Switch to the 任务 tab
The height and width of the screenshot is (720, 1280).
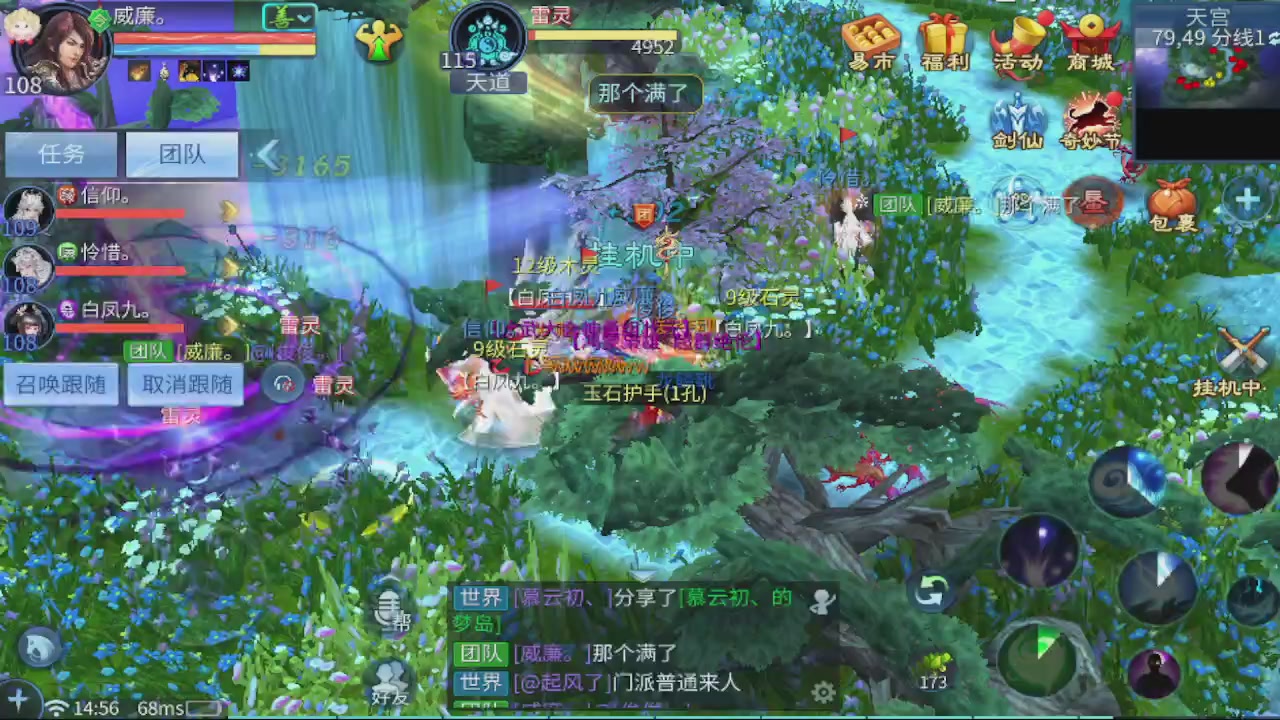click(x=61, y=154)
